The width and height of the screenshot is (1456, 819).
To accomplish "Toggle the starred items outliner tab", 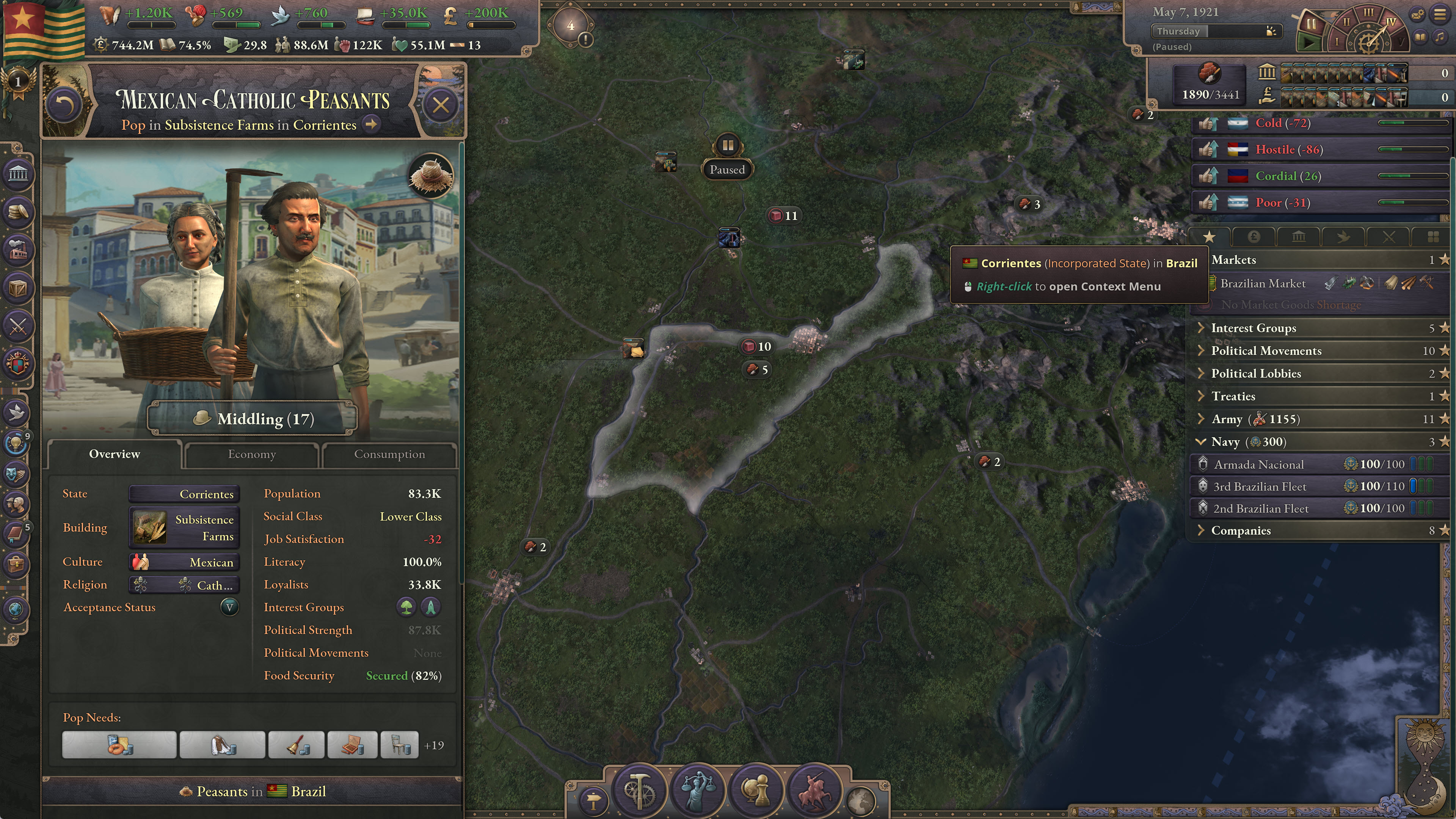I will [x=1210, y=237].
